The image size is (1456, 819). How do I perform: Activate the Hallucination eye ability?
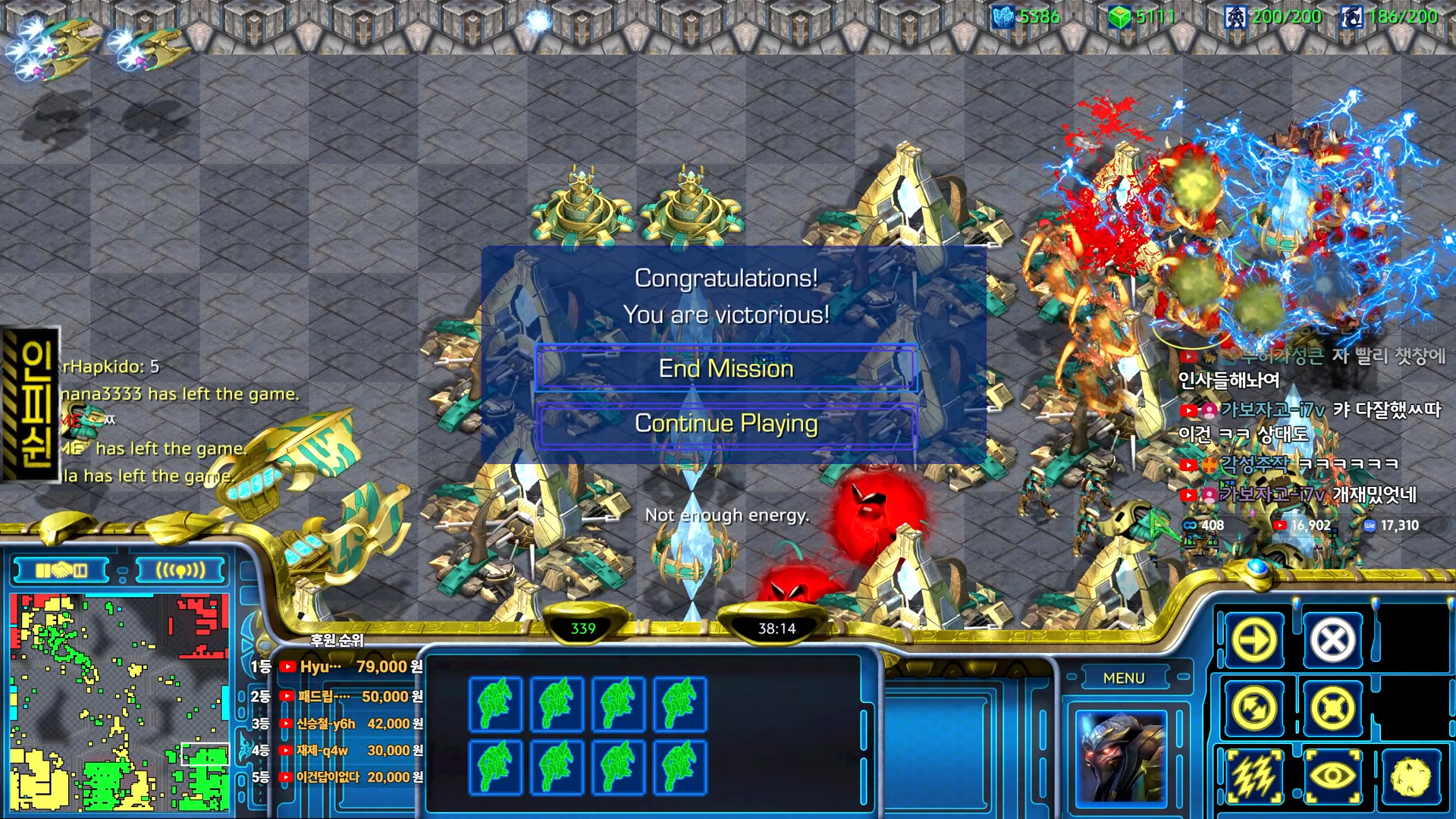click(x=1332, y=777)
